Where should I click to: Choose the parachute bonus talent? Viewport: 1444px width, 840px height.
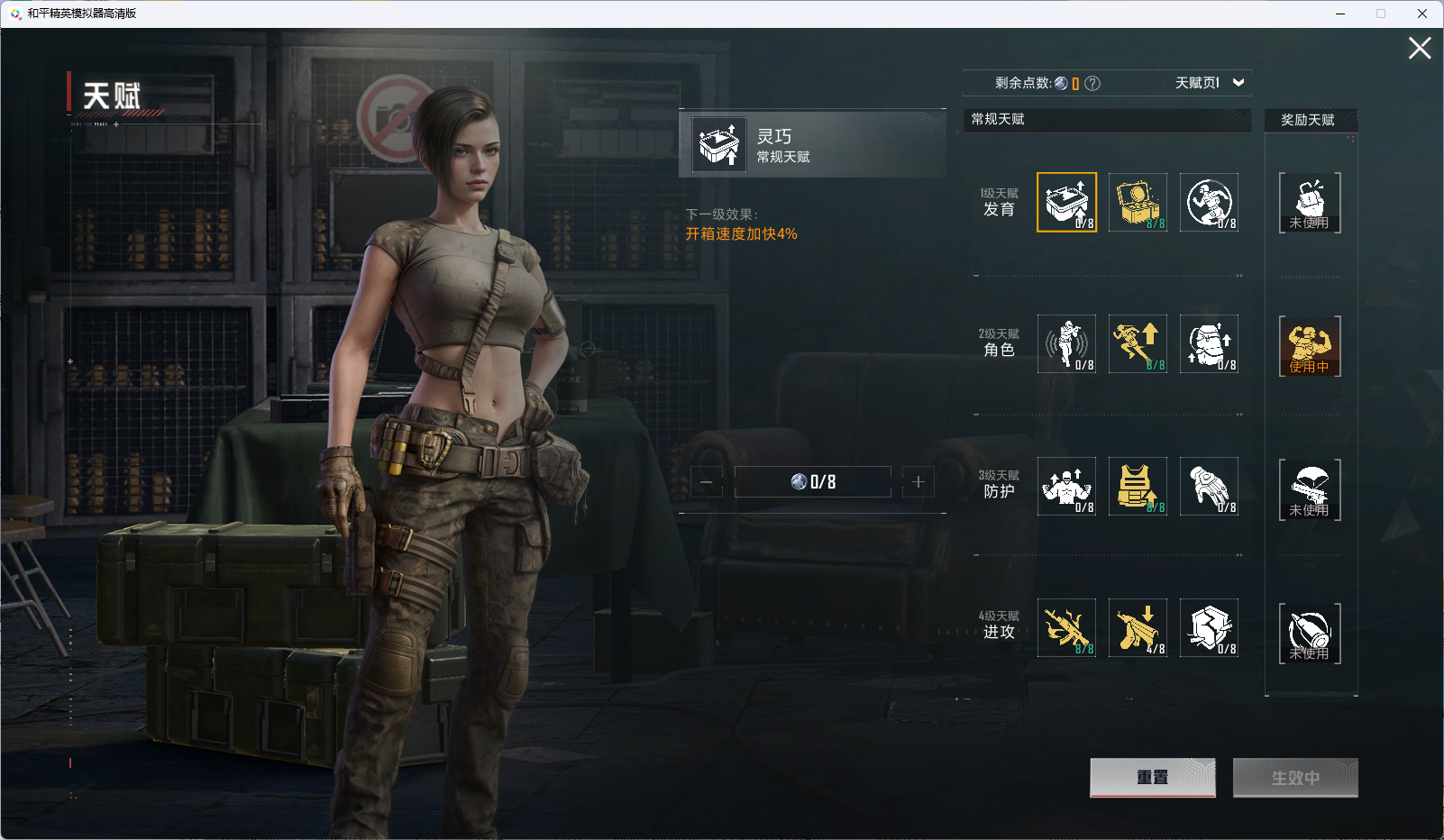coord(1310,488)
